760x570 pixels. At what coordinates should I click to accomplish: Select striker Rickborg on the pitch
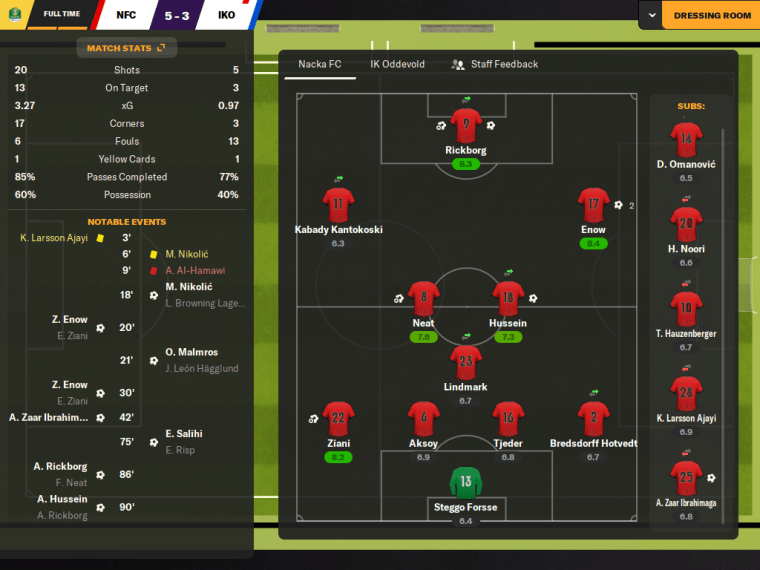pyautogui.click(x=466, y=124)
